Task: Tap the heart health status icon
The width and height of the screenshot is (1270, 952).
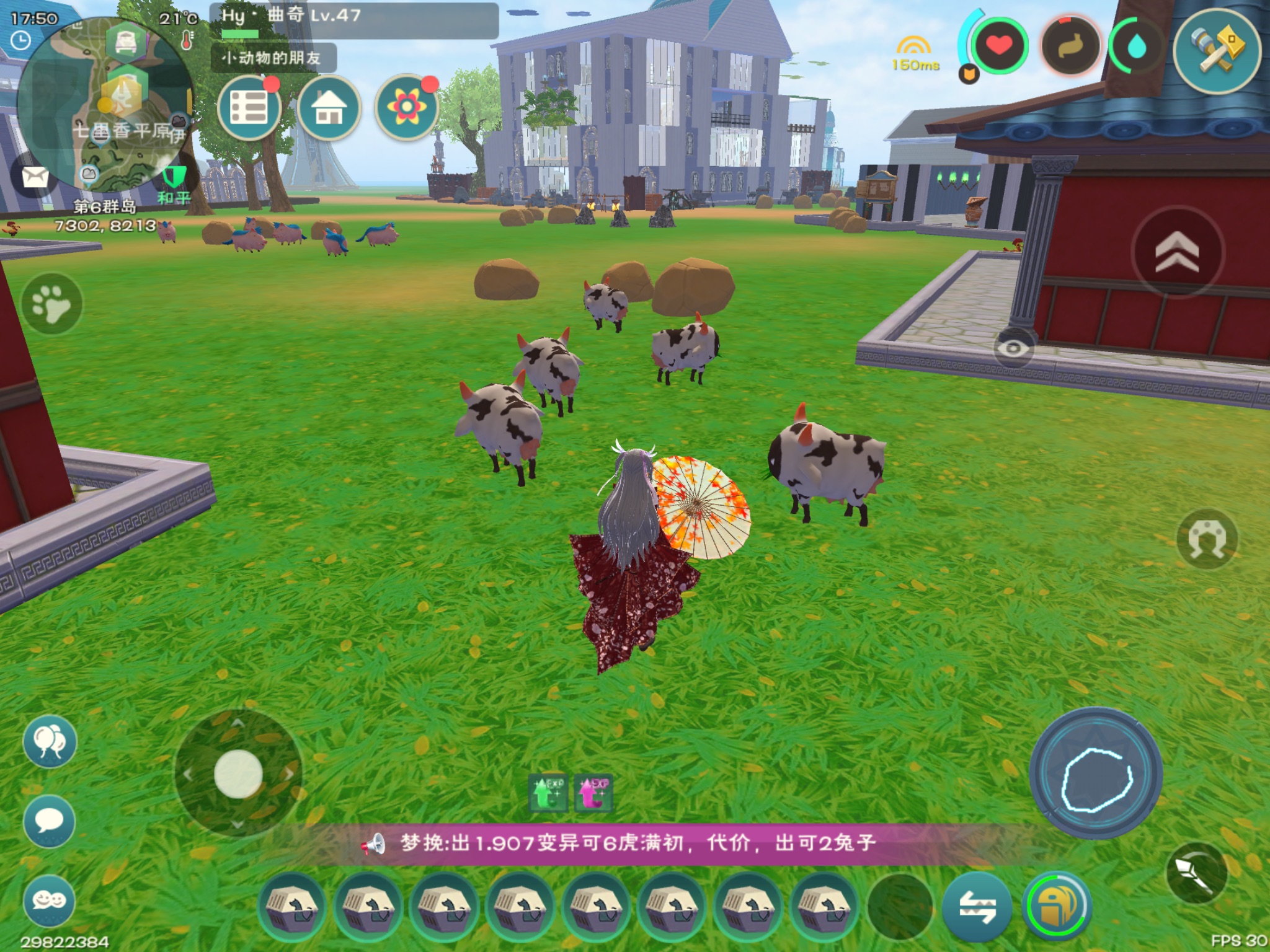Action: pyautogui.click(x=998, y=46)
